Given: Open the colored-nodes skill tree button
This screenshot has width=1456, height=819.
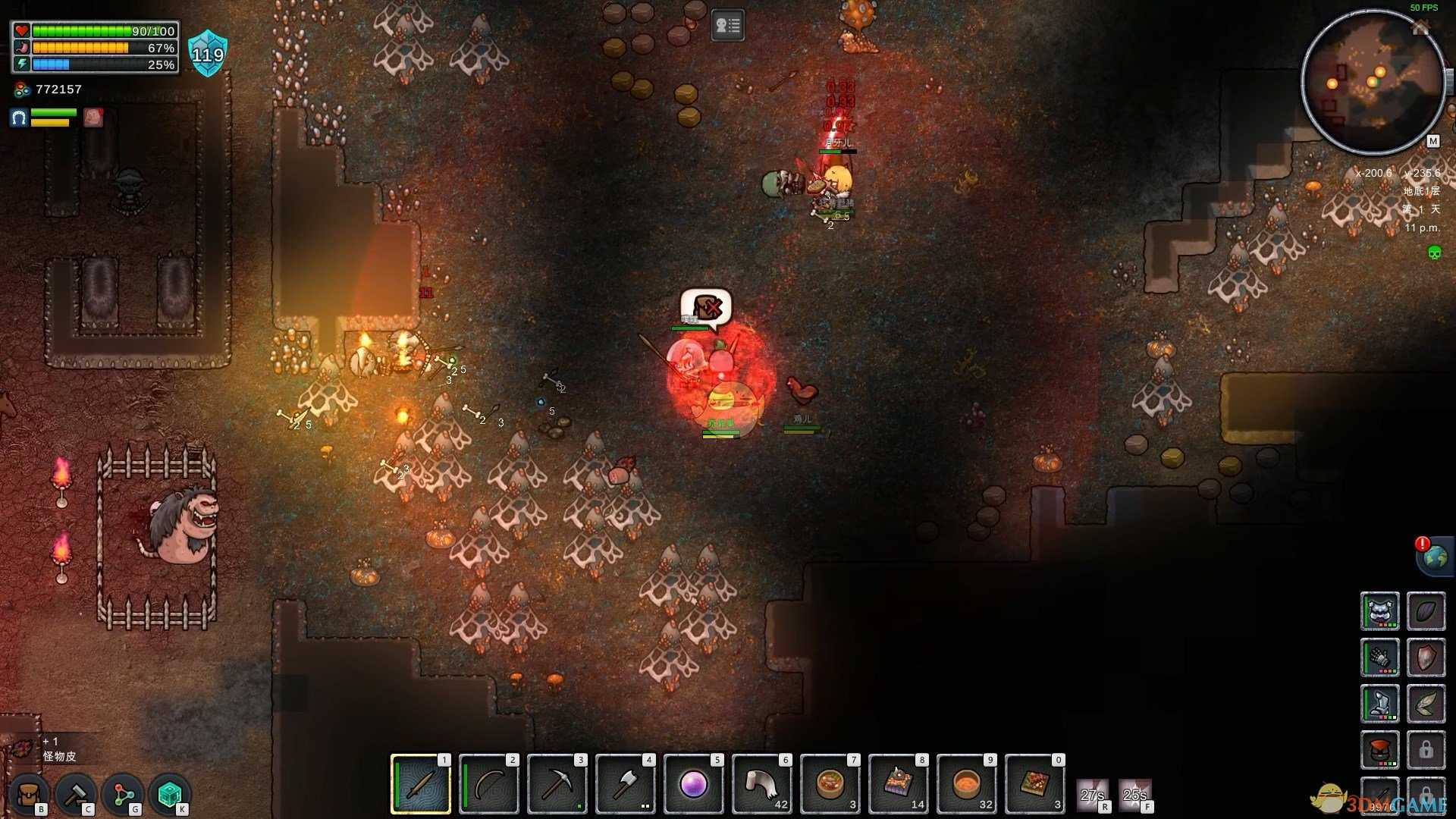Looking at the screenshot, I should (123, 795).
